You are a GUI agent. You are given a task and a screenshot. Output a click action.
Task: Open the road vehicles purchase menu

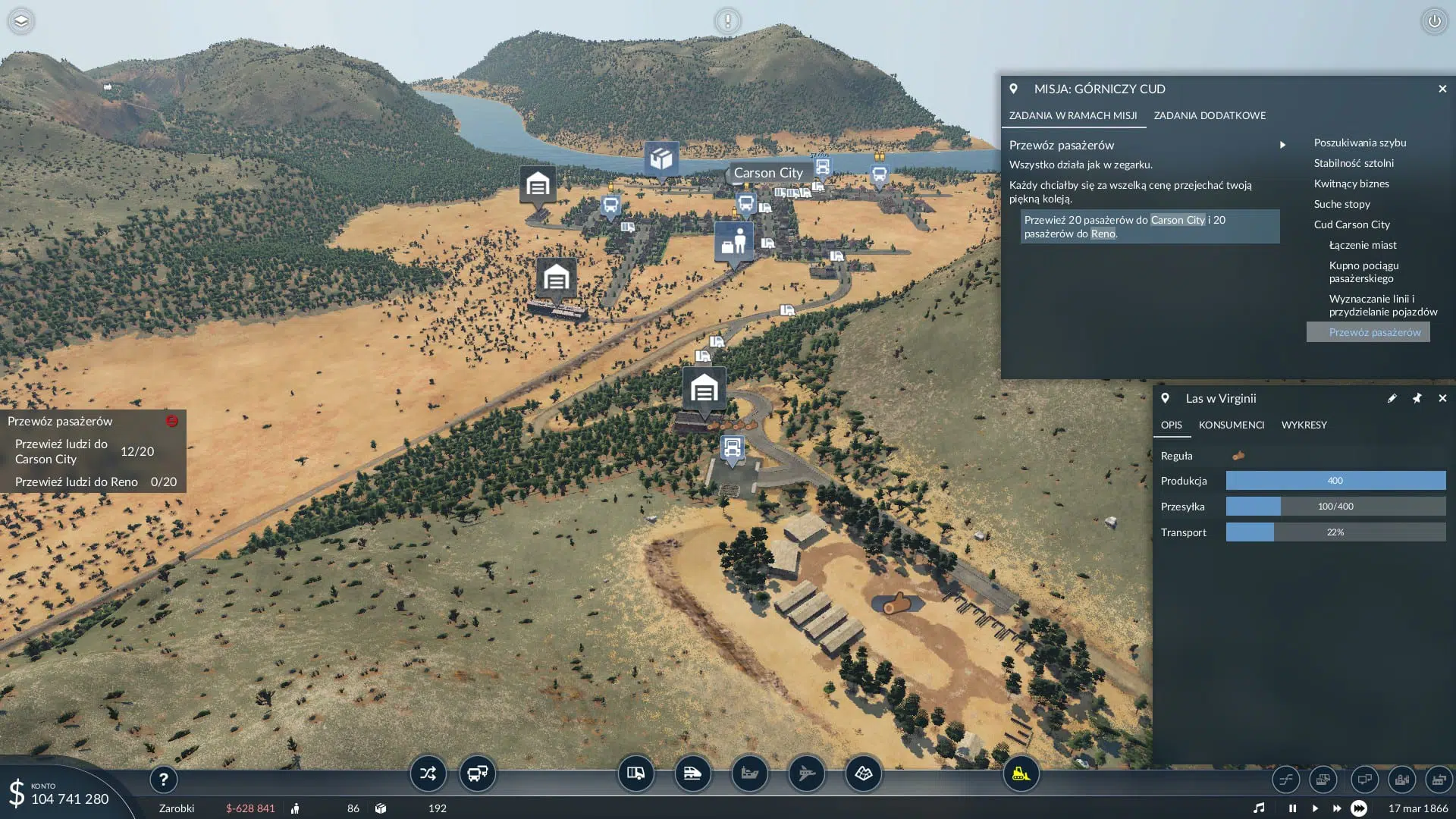pos(635,773)
